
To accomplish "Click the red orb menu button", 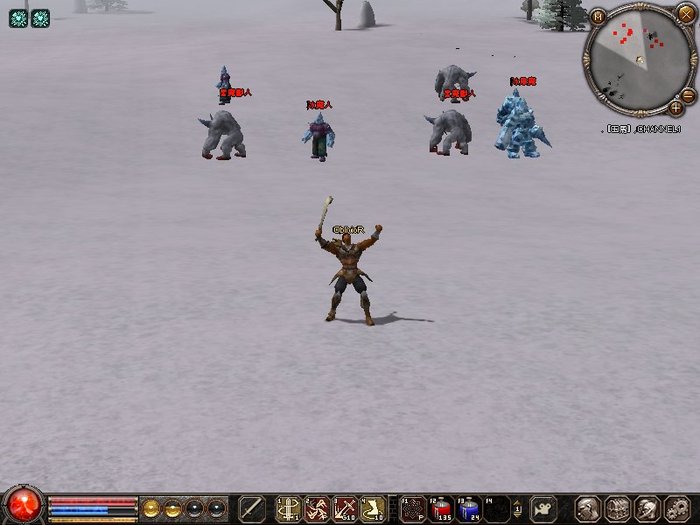I will click(22, 506).
